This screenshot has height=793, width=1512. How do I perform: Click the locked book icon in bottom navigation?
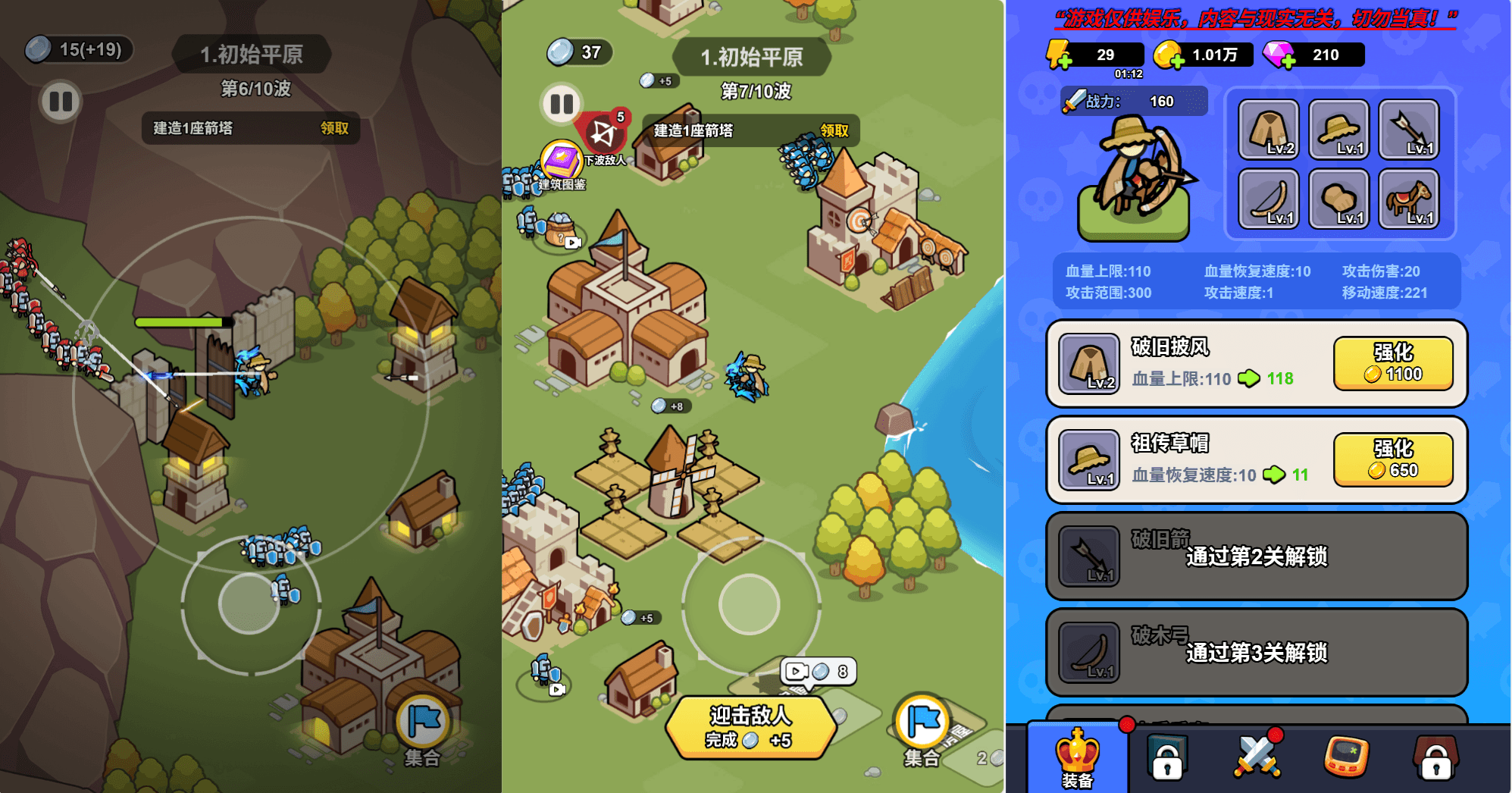tap(1168, 754)
